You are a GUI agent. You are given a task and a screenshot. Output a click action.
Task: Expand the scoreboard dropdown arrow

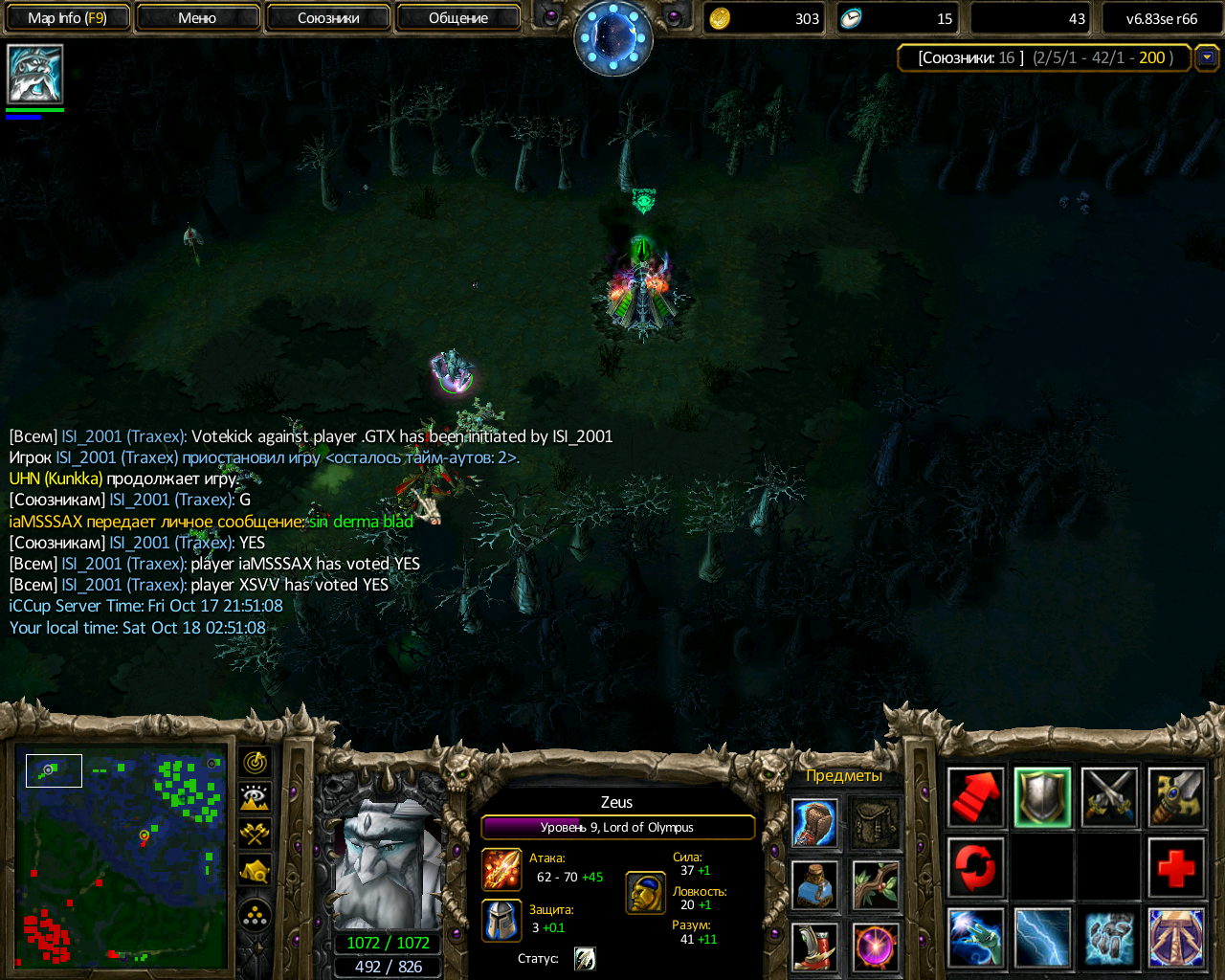pyautogui.click(x=1207, y=57)
